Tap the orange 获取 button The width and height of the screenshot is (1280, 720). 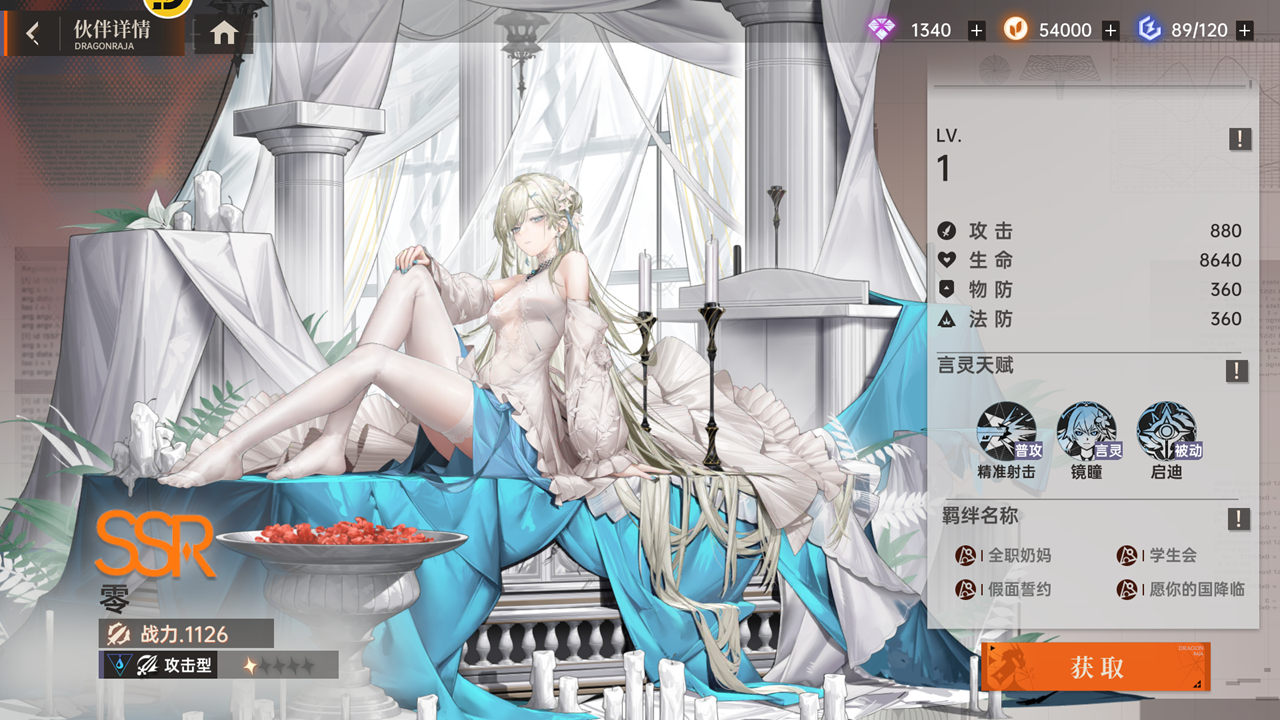tap(1096, 667)
